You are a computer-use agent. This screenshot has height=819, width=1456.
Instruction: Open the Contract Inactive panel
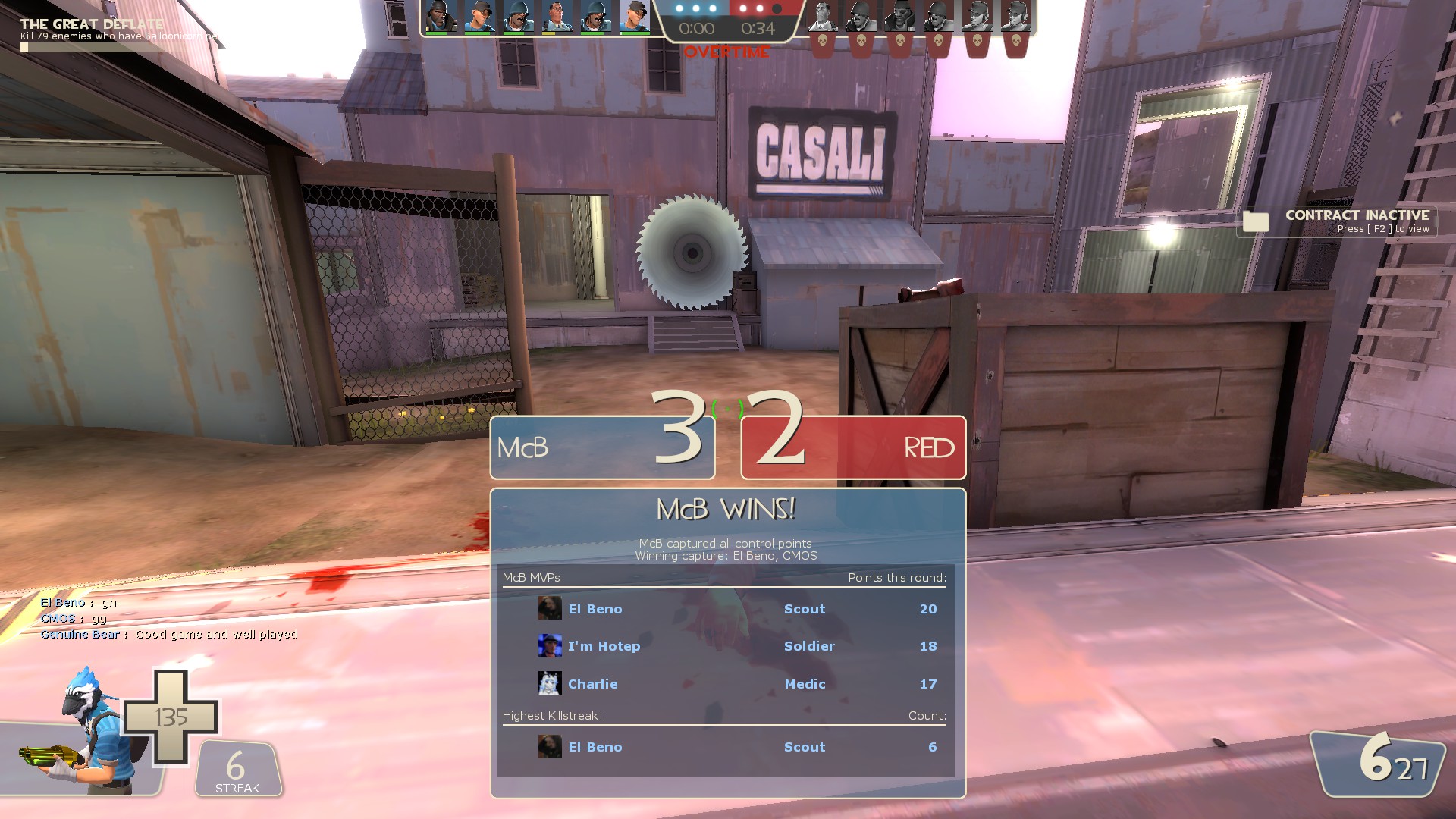pyautogui.click(x=1338, y=221)
